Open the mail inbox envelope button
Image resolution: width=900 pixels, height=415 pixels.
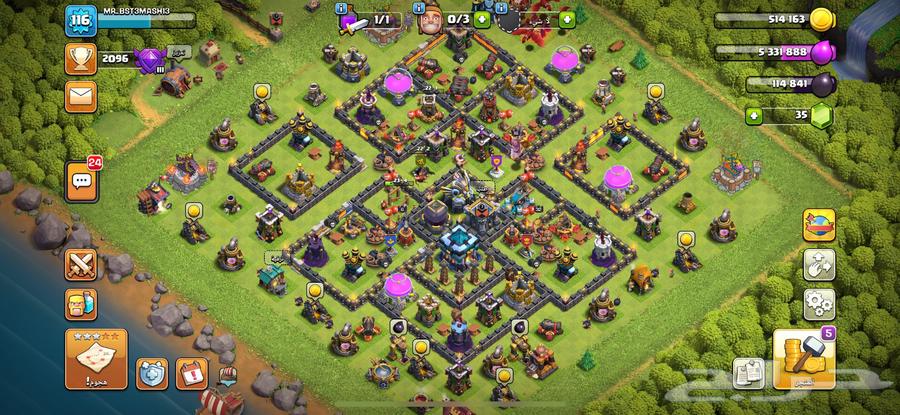80,96
